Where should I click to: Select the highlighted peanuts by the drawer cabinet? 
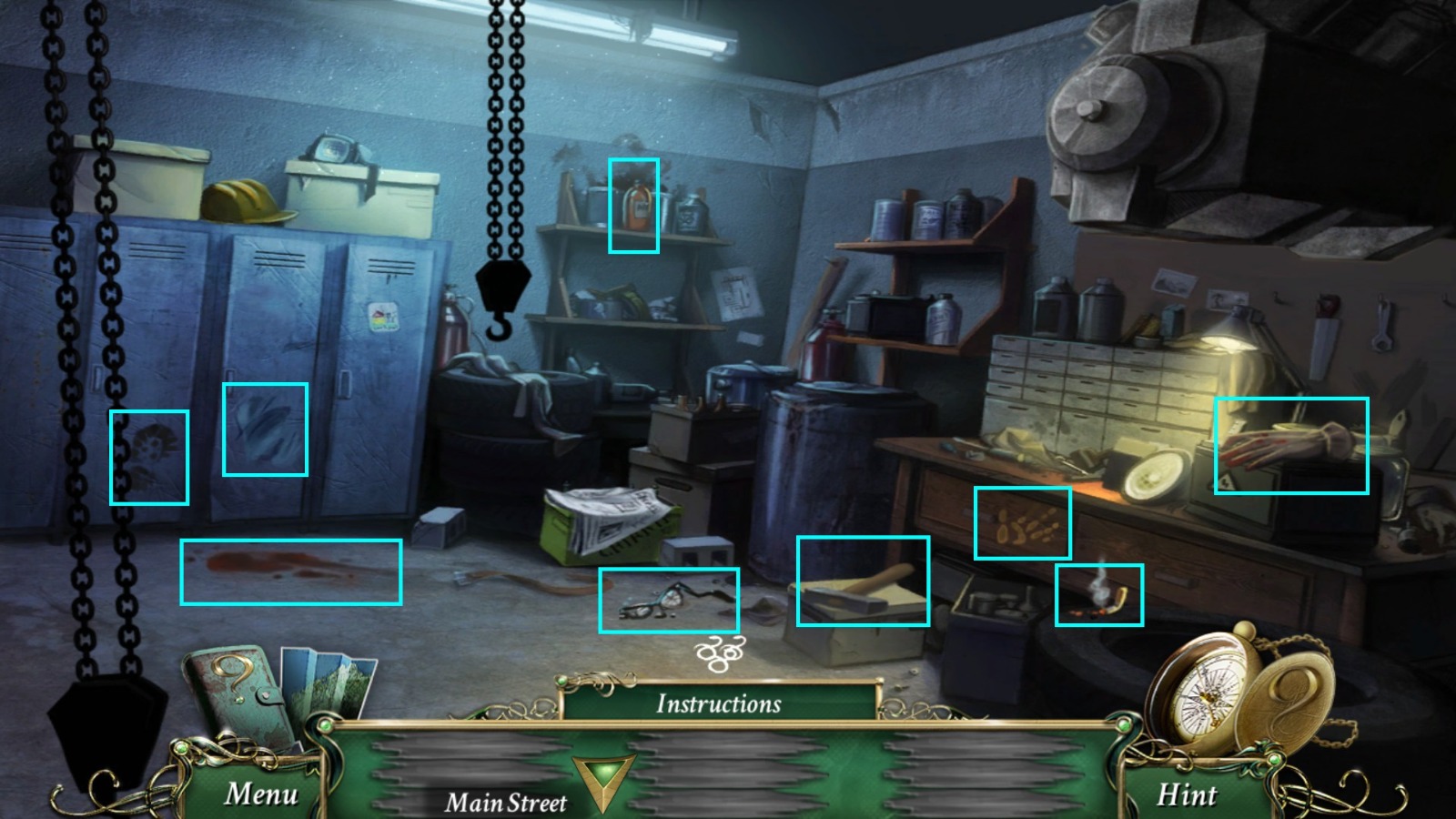point(1024,523)
